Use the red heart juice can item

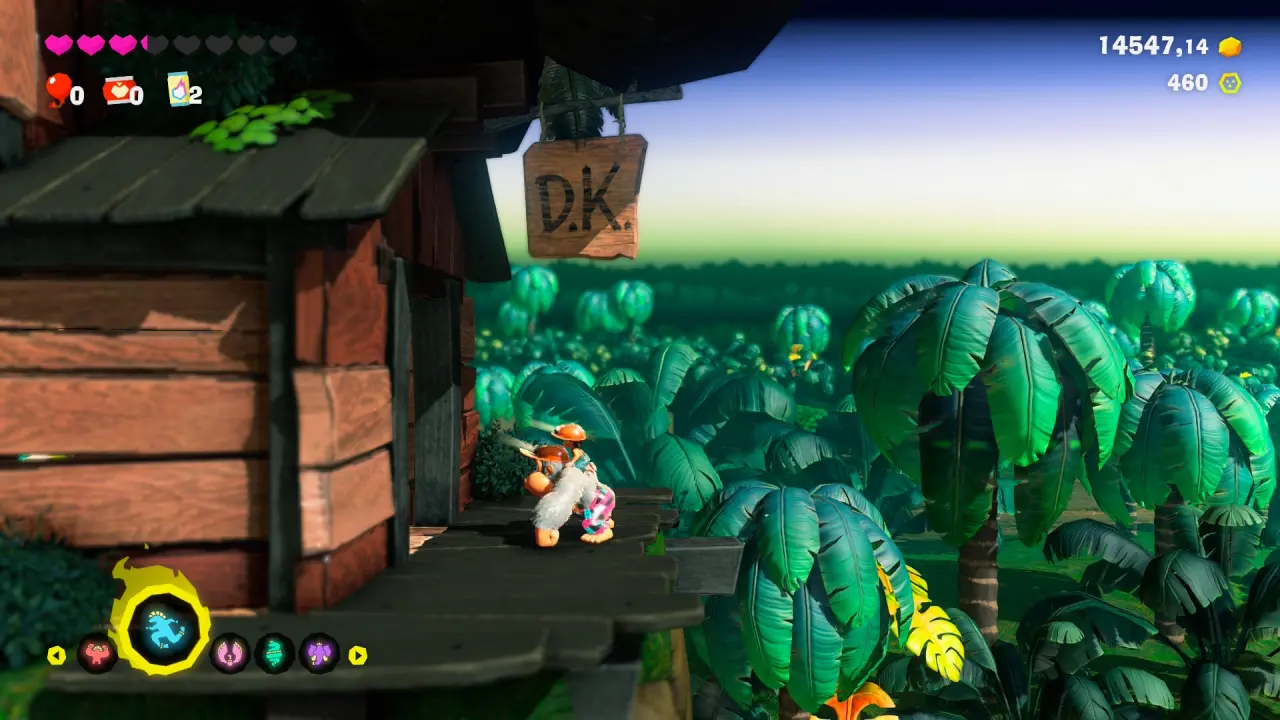pos(117,90)
